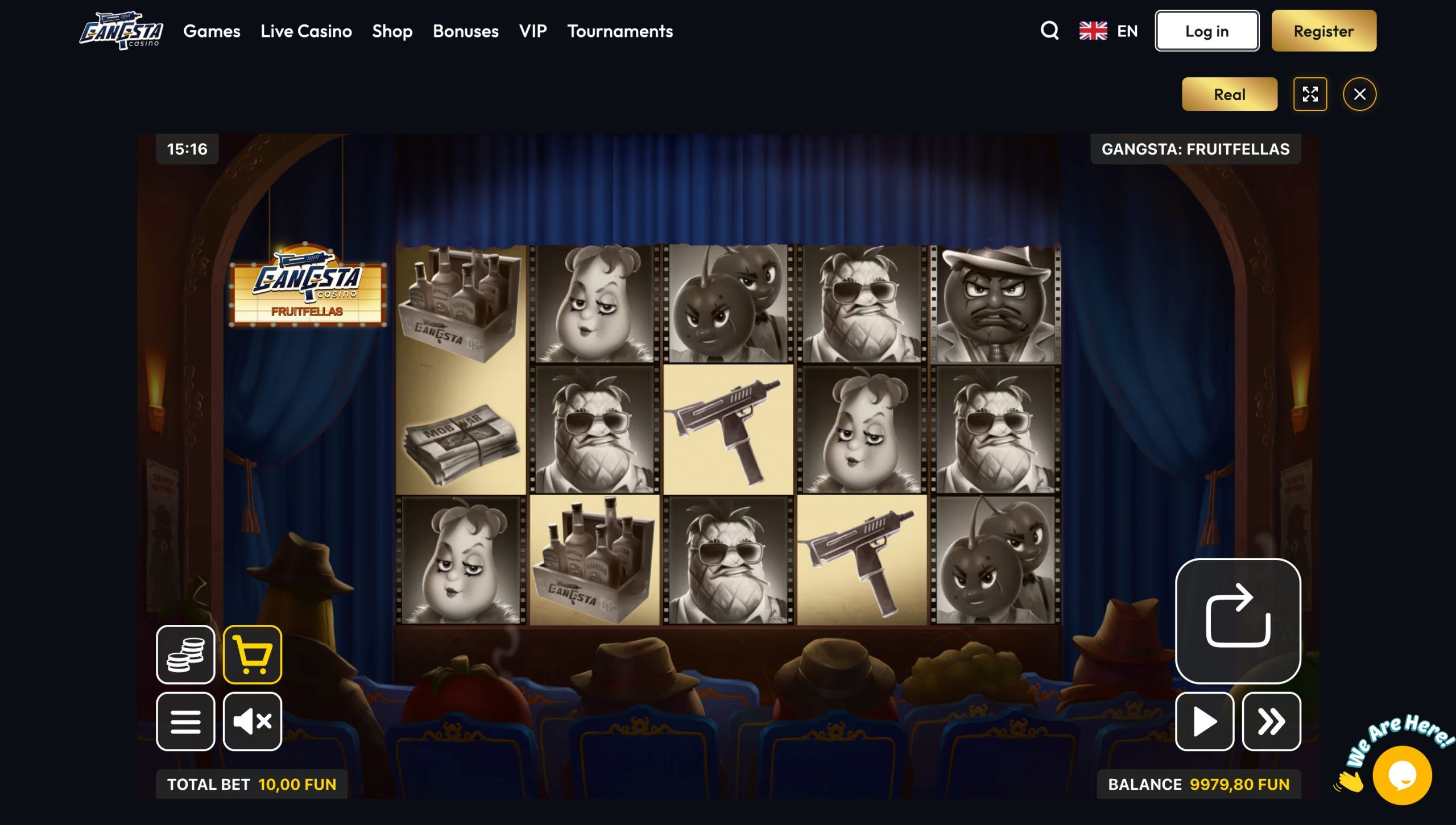Enable turbo spin with fast-forward icon

point(1272,720)
